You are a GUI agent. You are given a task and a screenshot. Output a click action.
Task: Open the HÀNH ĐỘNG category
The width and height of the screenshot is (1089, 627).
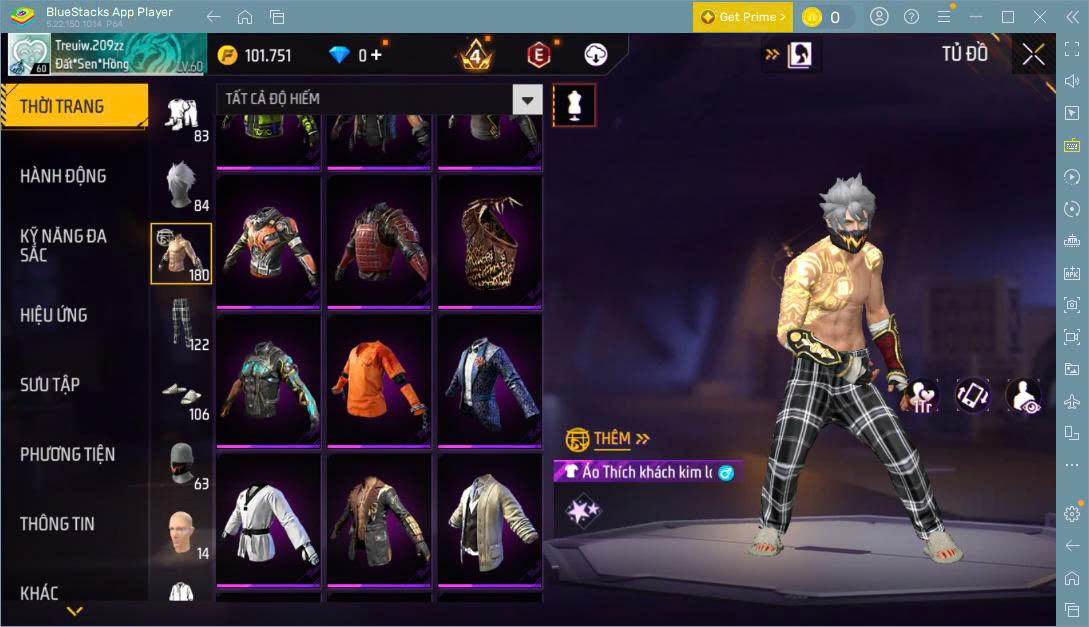coord(64,176)
